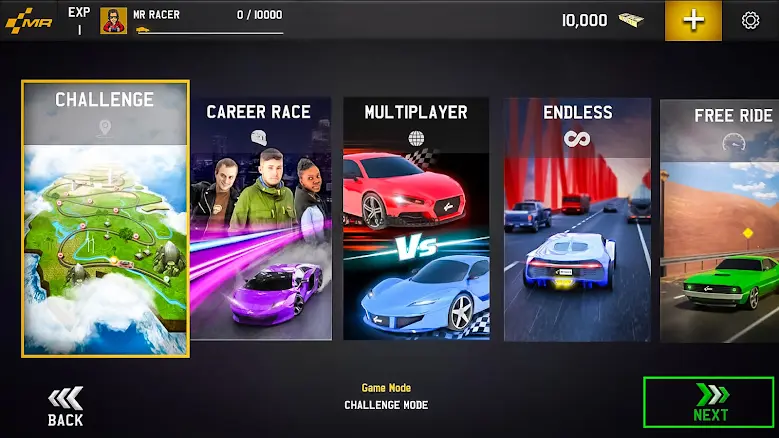Click the green Next button
Screen dimensions: 779x438
pyautogui.click(x=709, y=401)
